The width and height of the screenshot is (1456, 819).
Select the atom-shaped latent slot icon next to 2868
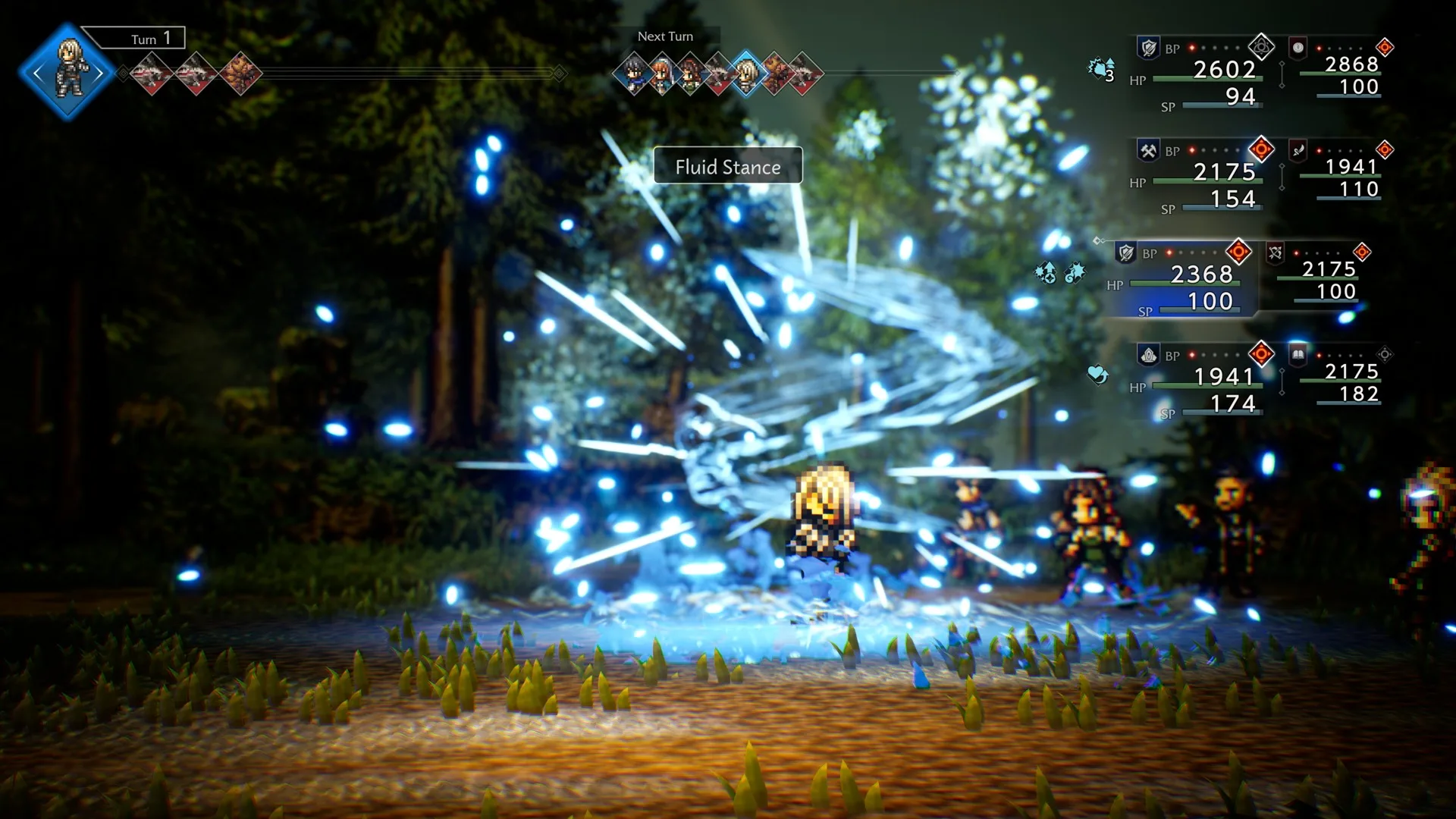click(x=1261, y=46)
